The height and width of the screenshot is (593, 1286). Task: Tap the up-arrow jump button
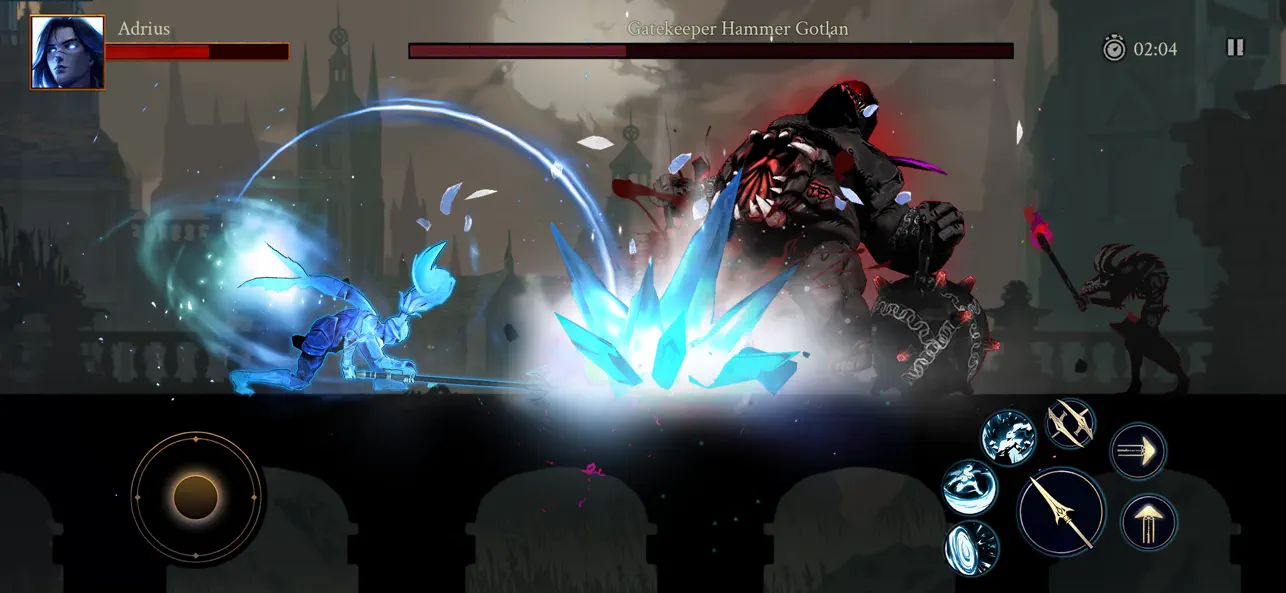[1148, 522]
